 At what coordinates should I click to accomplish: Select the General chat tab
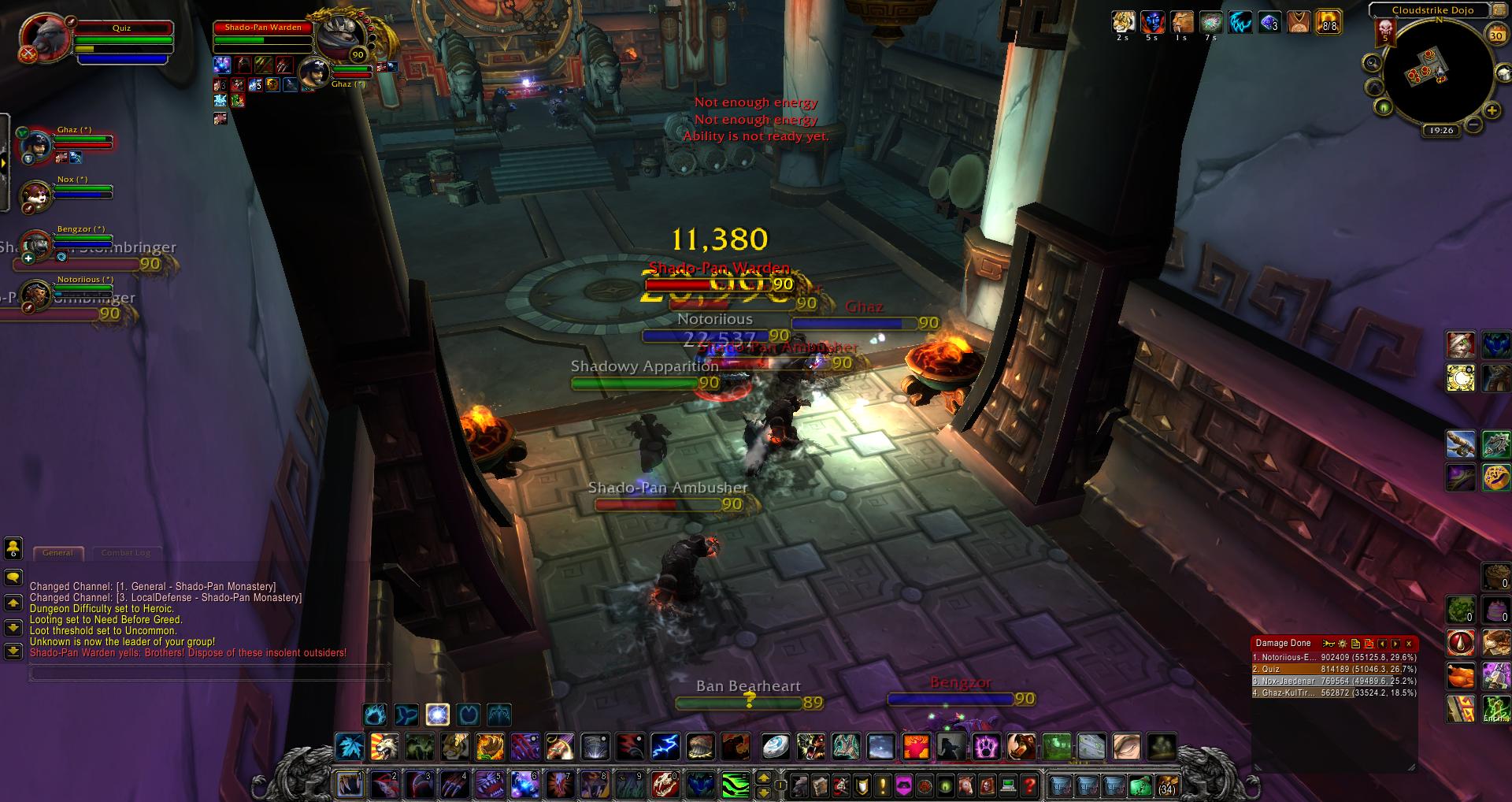pos(57,553)
